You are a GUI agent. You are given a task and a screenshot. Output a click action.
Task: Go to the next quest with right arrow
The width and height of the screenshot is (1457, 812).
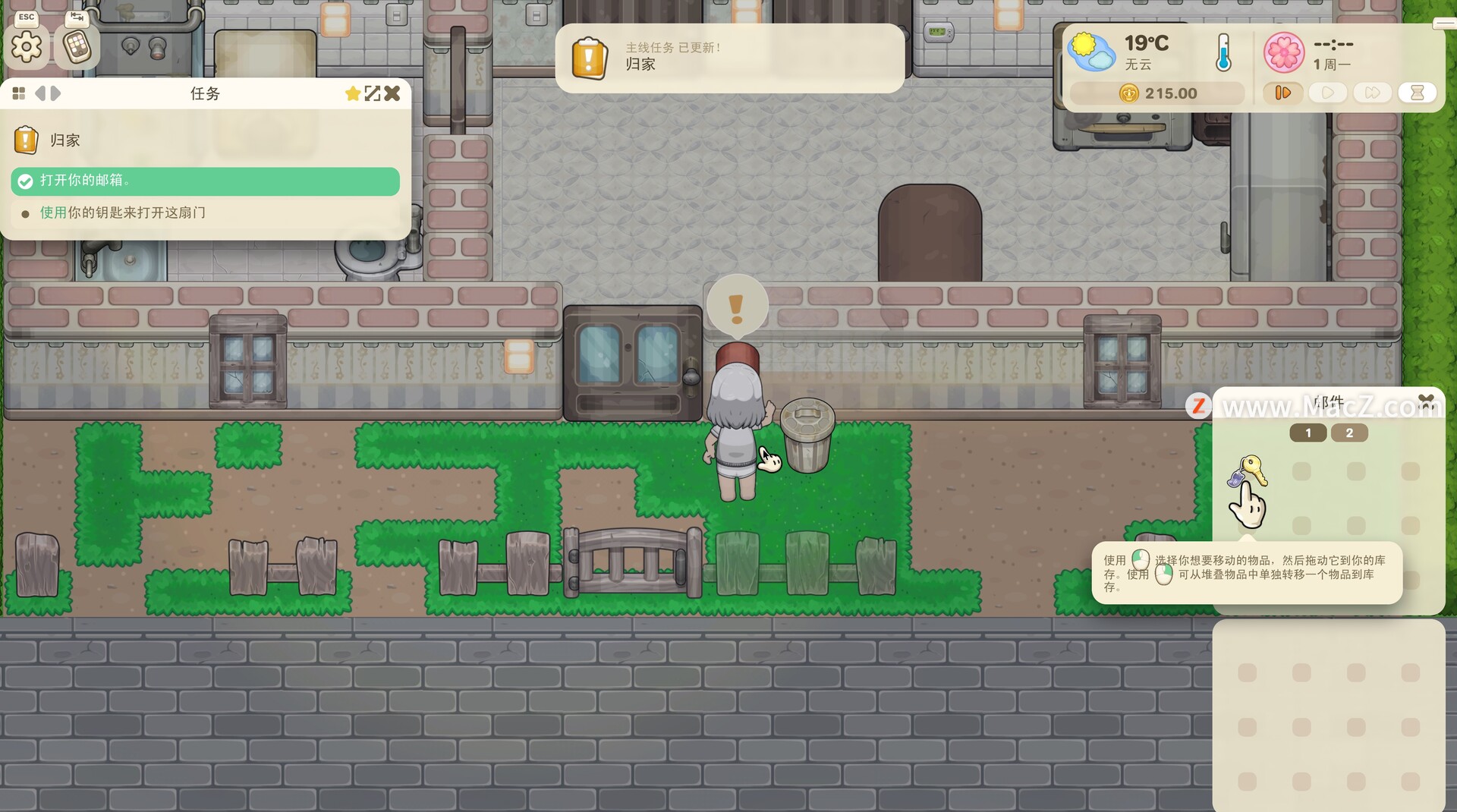55,93
